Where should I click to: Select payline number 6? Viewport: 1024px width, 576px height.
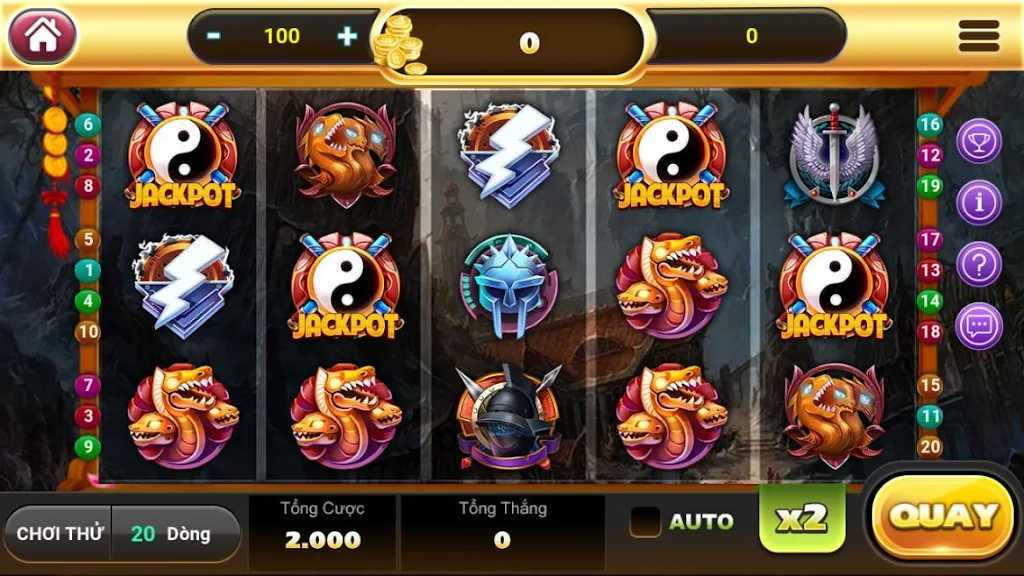coord(88,125)
